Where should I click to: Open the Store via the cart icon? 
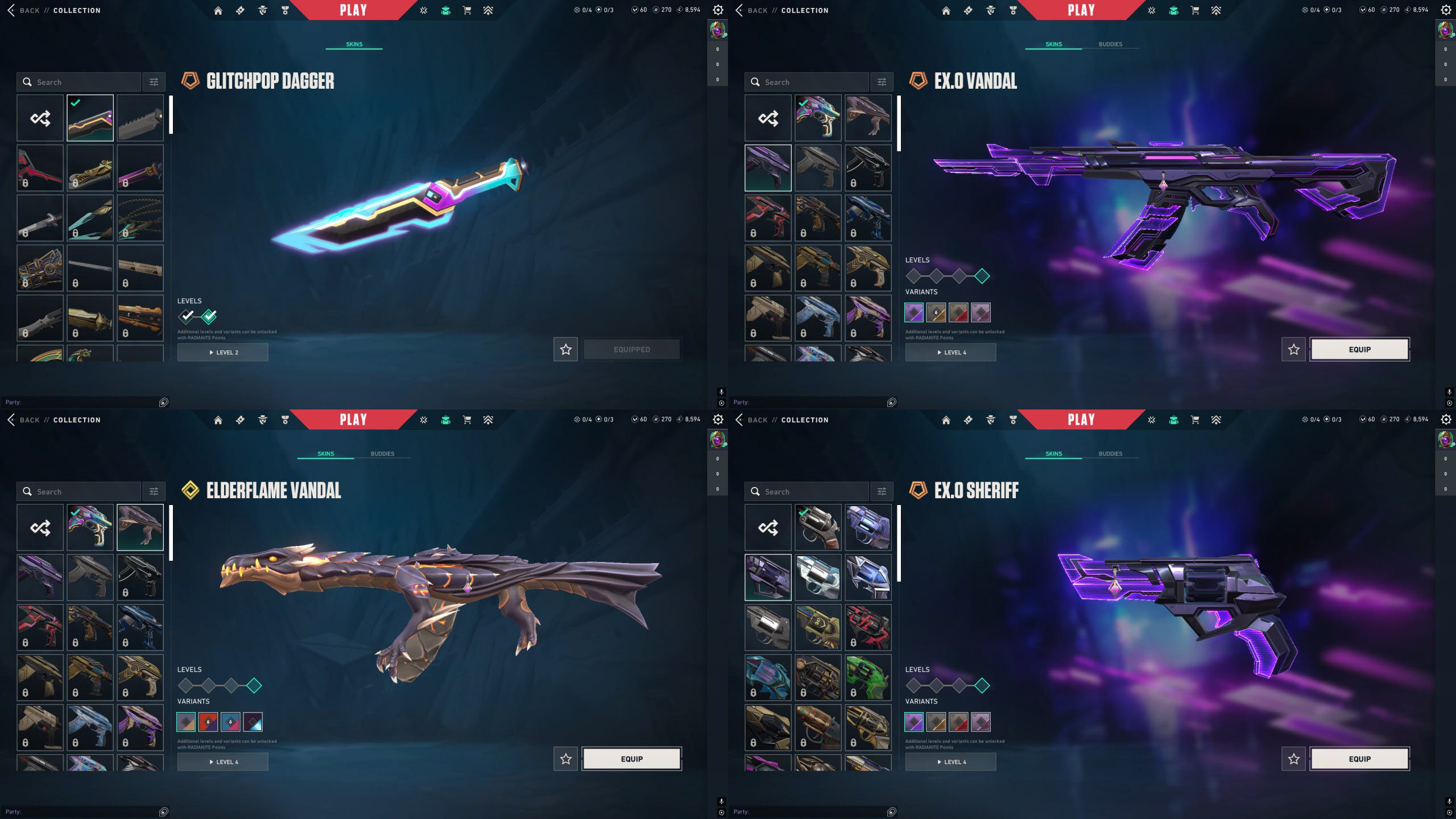466,10
